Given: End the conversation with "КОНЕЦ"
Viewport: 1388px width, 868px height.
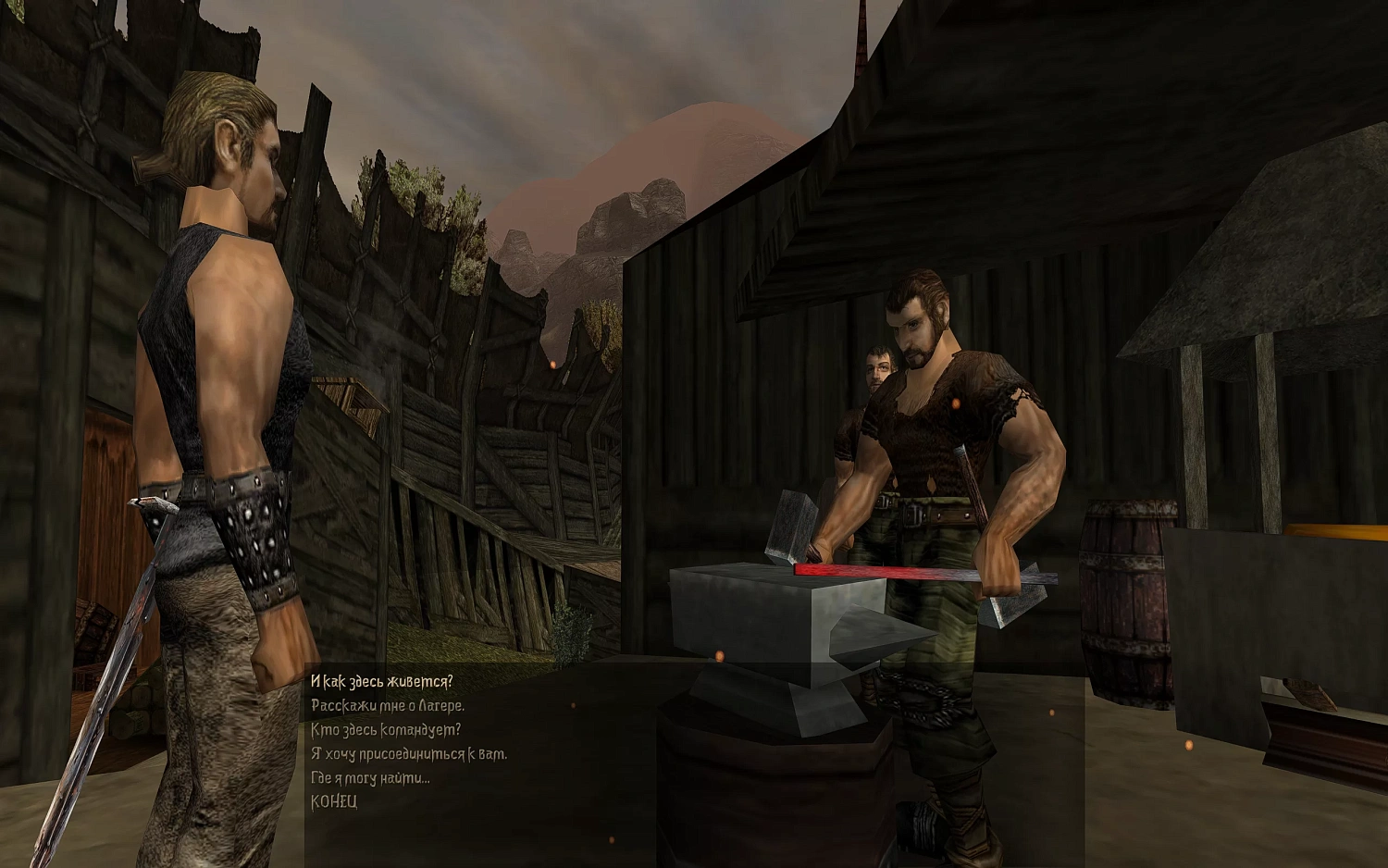Looking at the screenshot, I should click(333, 801).
